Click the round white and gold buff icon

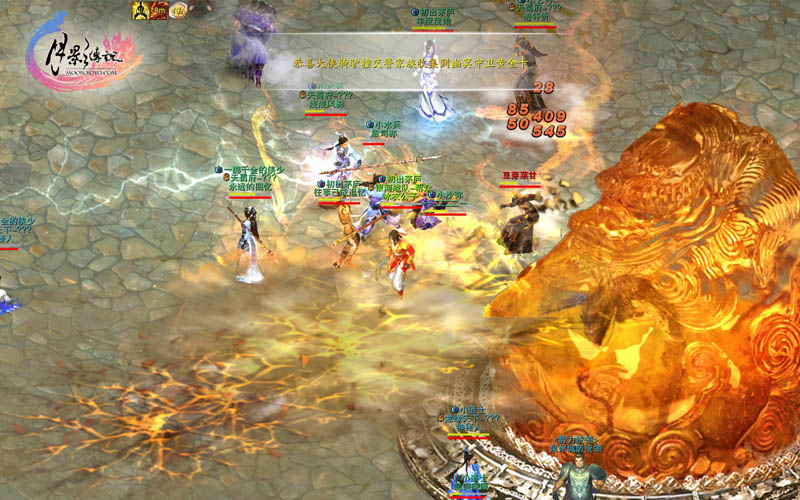[178, 11]
